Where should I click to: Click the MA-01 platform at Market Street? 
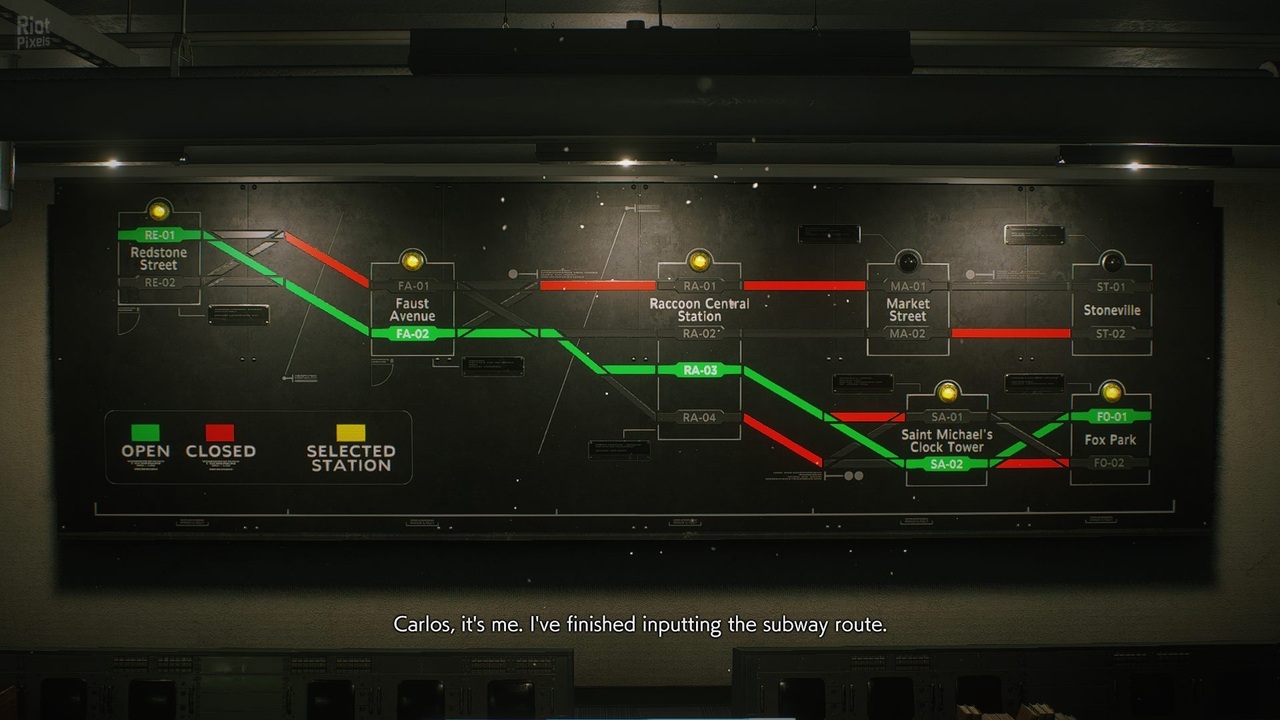pos(907,286)
